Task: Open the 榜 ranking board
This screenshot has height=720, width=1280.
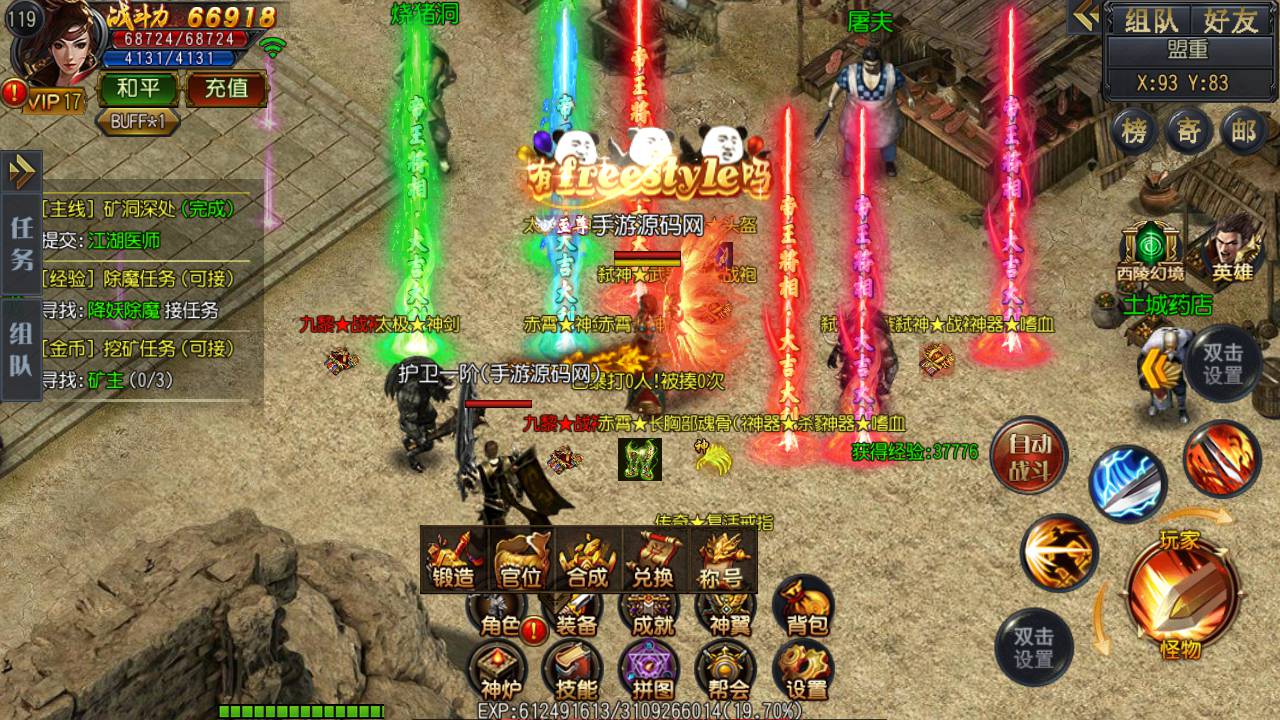Action: click(1133, 131)
